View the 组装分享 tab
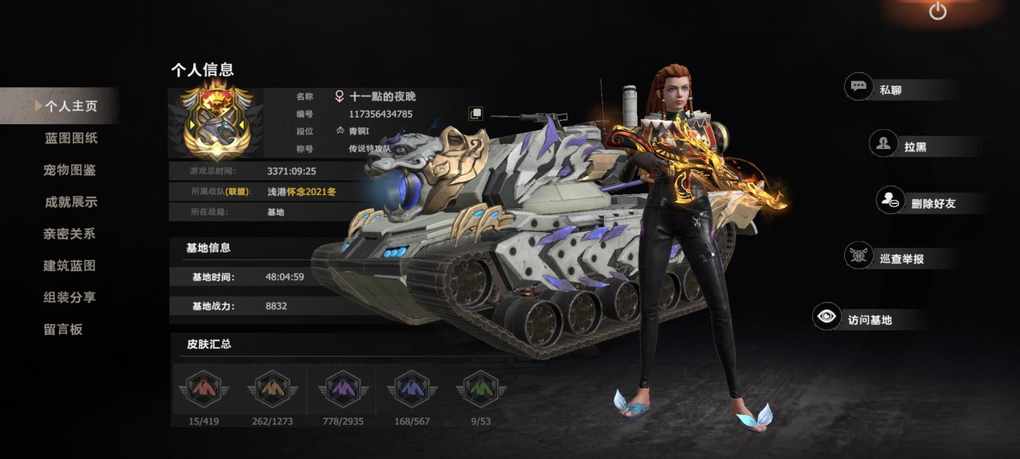Viewport: 1020px width, 459px height. [x=71, y=297]
